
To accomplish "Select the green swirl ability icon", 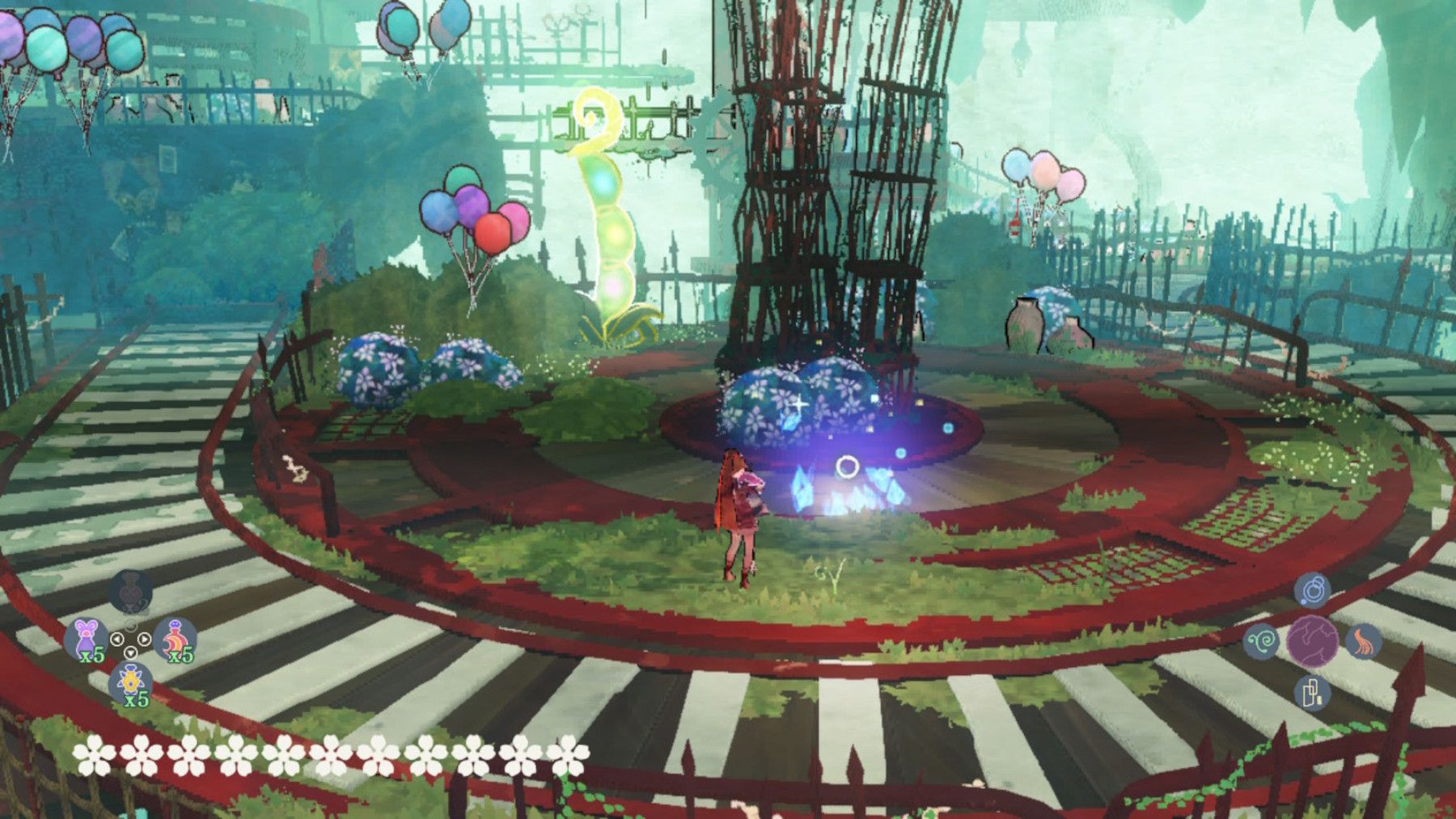I will pos(1263,641).
